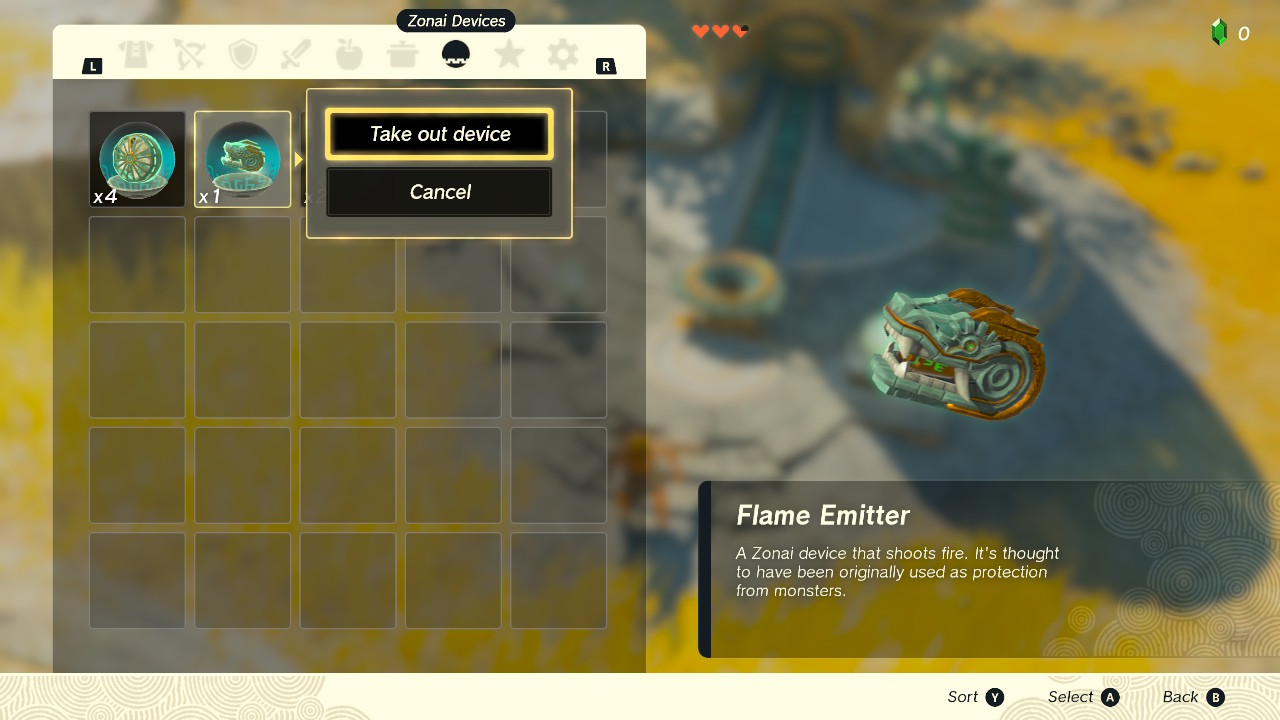Switch to the sword inventory tab icon
This screenshot has height=720, width=1280.
pos(295,53)
